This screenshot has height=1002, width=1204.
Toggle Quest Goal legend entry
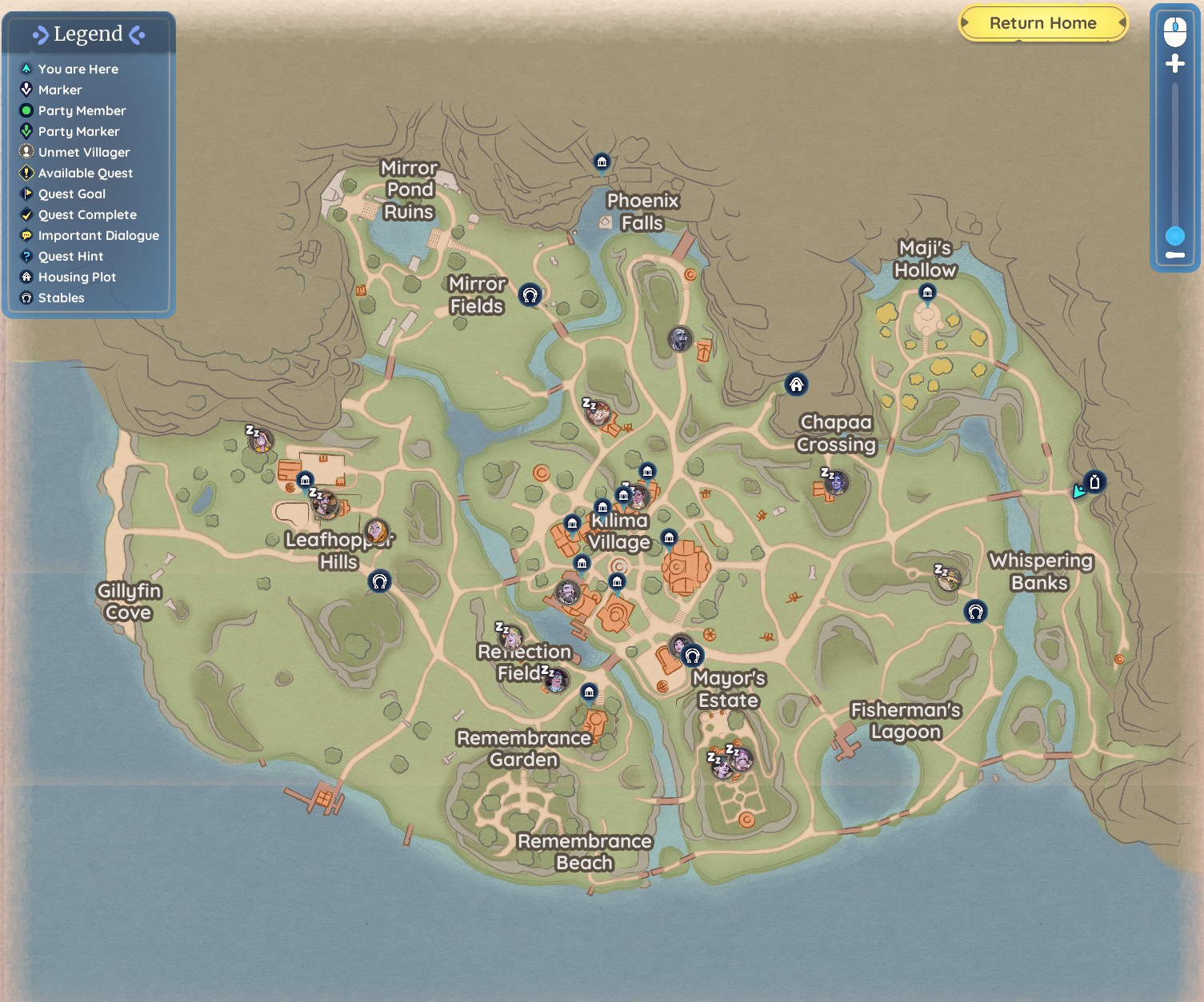[71, 194]
